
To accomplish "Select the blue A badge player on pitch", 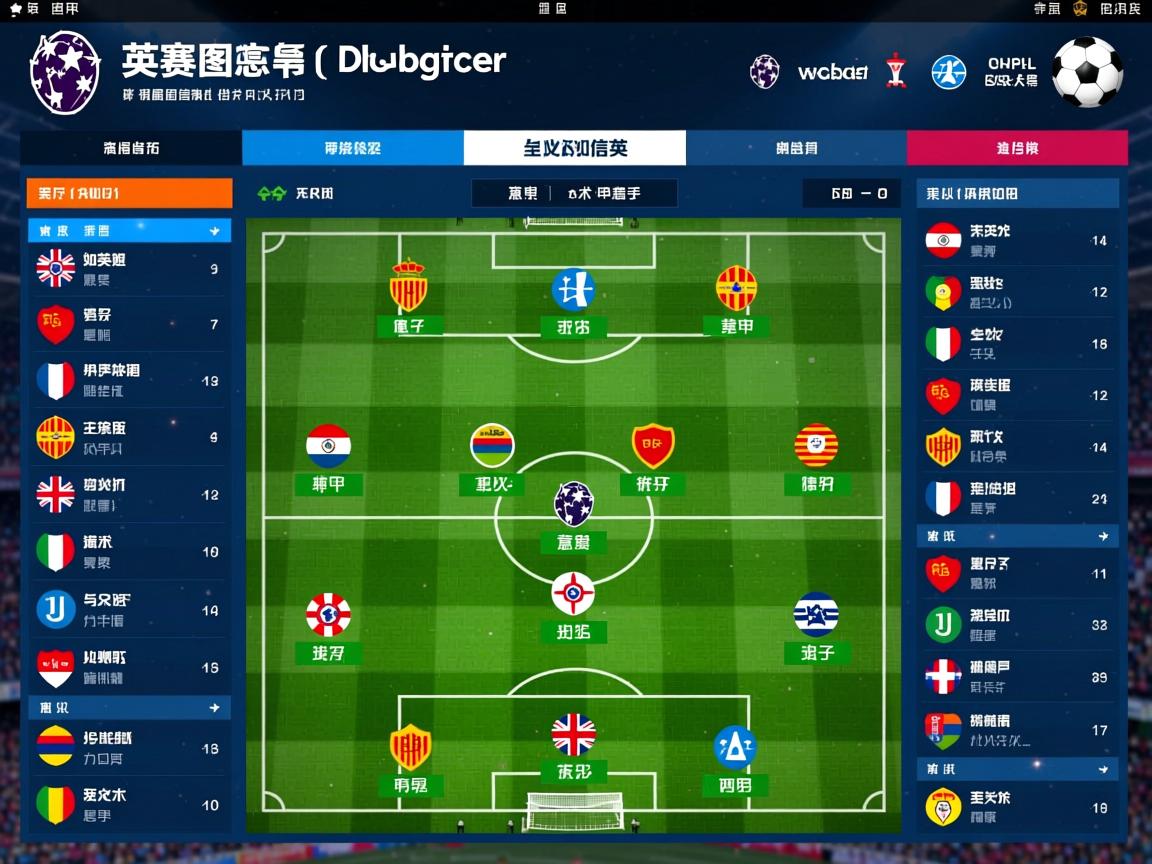I will (735, 747).
